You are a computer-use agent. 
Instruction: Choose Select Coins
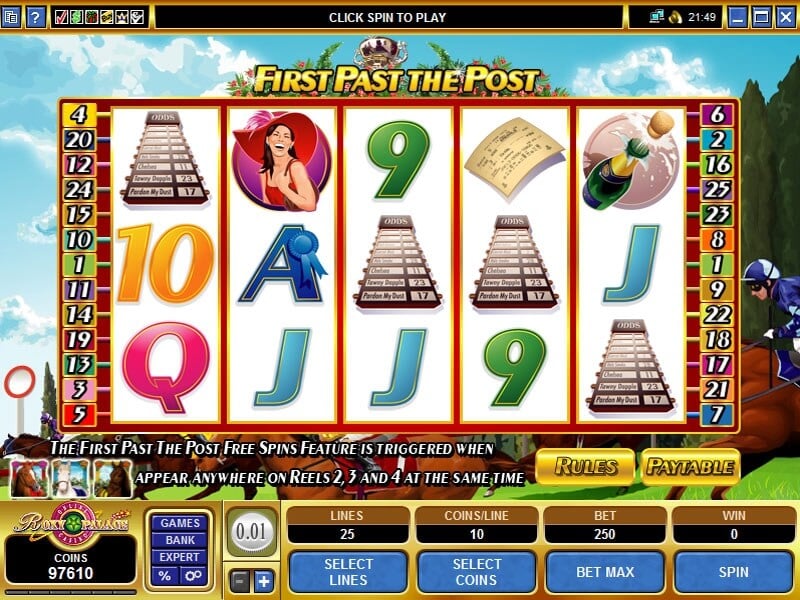click(476, 571)
